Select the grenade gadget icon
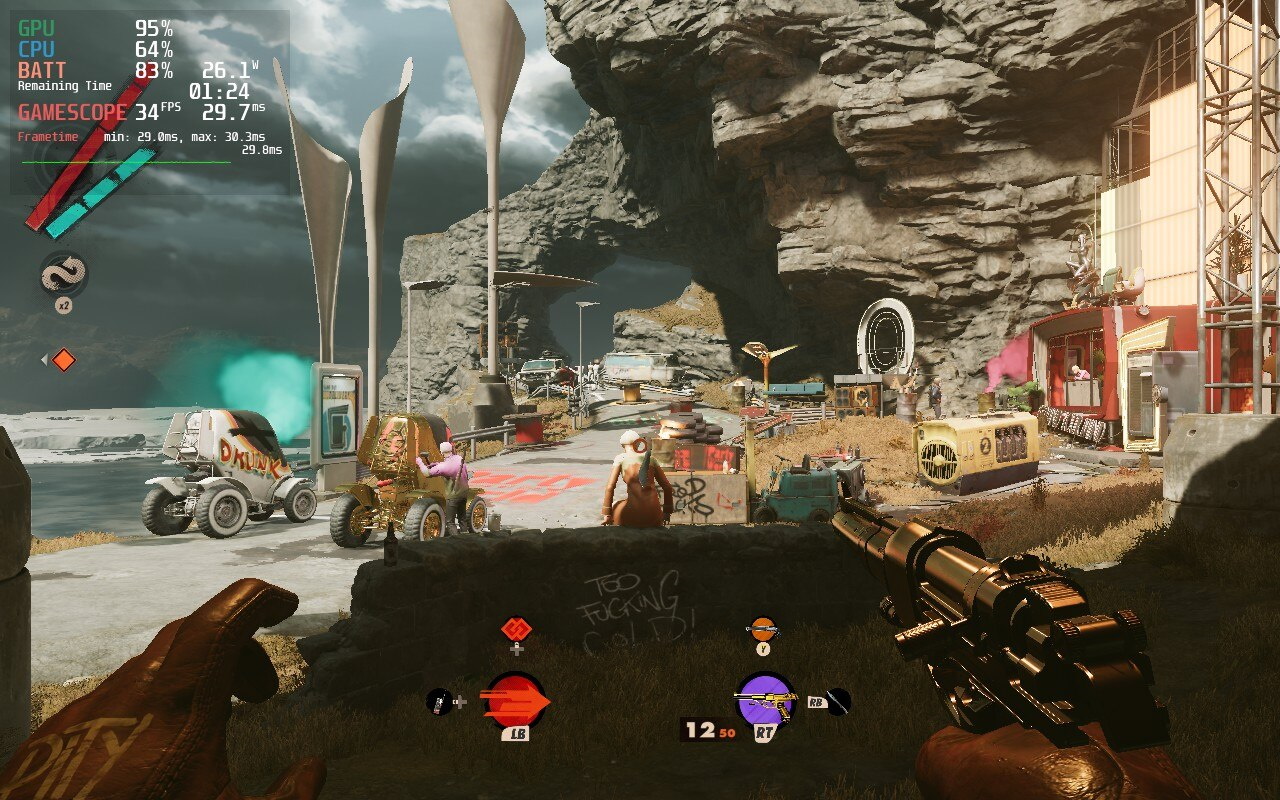This screenshot has width=1280, height=800. 438,702
